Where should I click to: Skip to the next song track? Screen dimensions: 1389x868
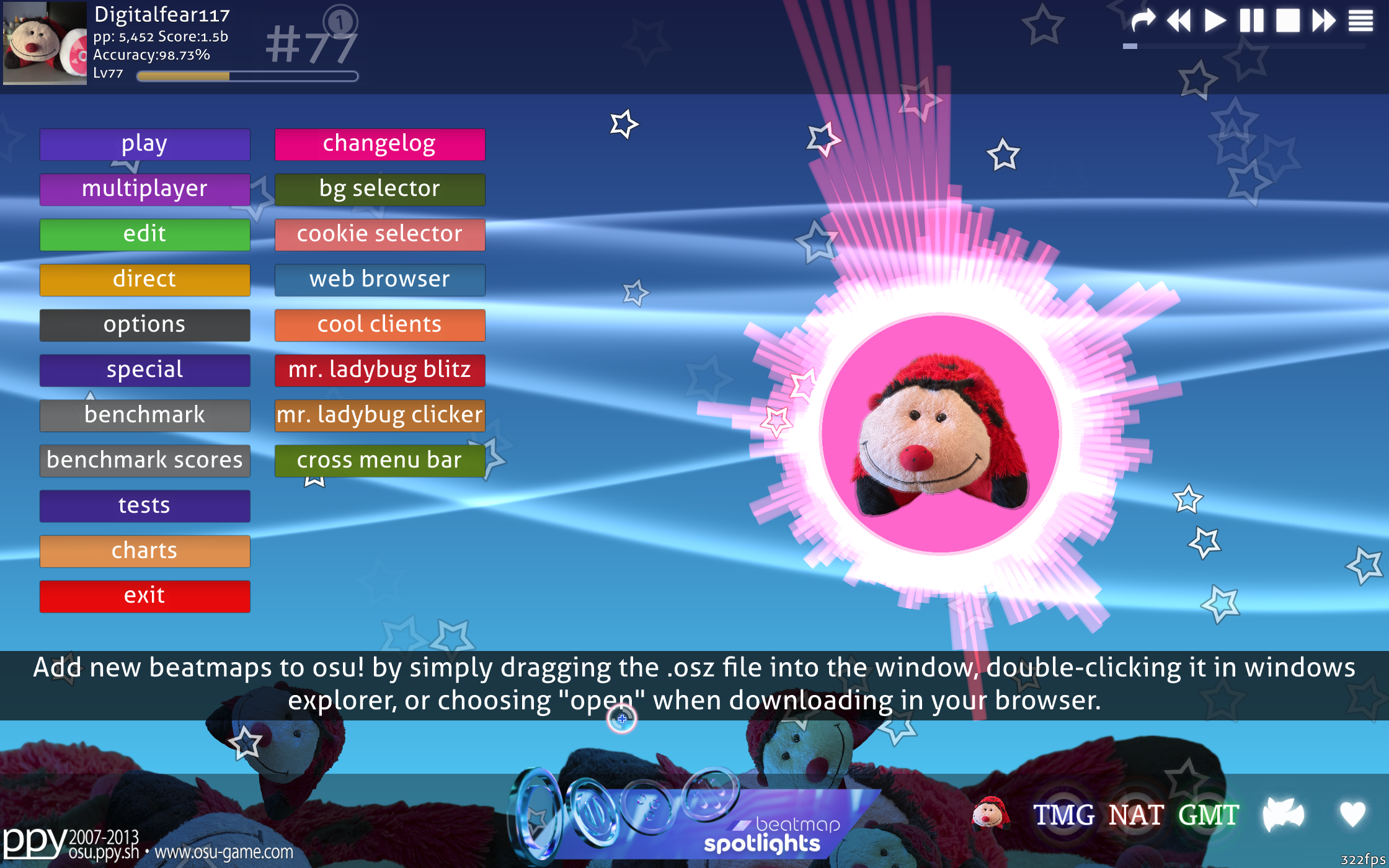pyautogui.click(x=1323, y=21)
